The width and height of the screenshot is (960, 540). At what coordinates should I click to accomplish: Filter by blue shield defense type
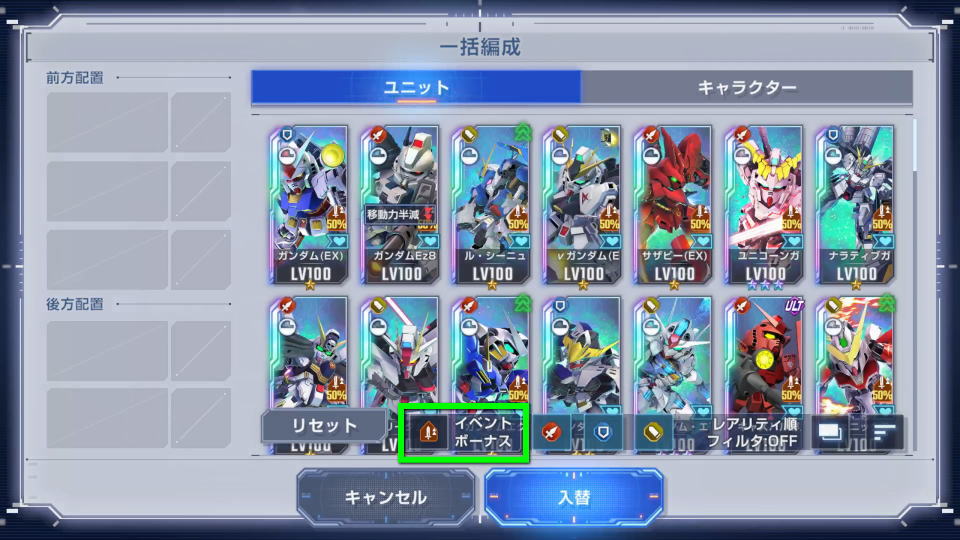[x=603, y=432]
